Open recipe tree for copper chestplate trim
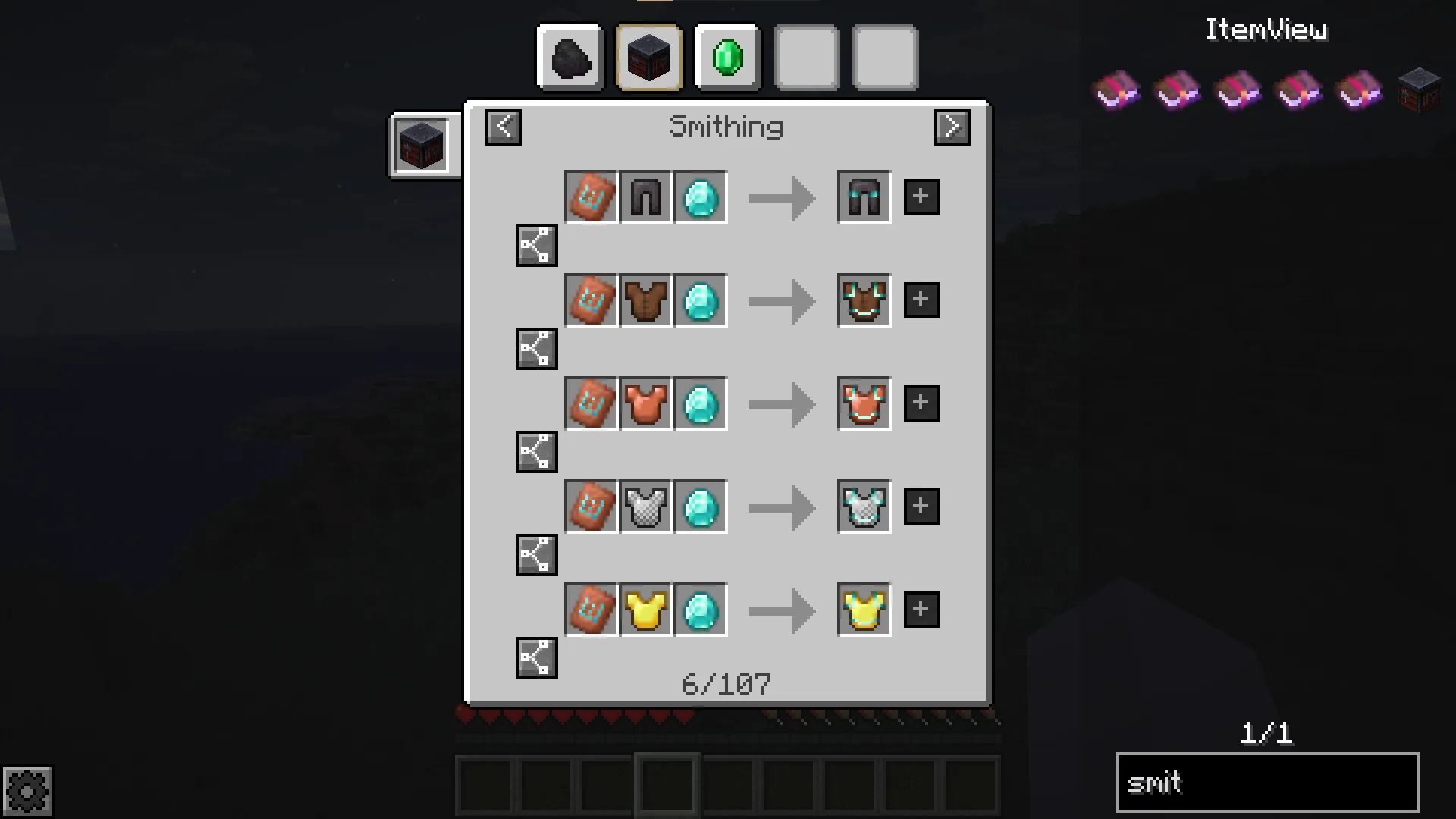This screenshot has height=819, width=1456. (536, 452)
